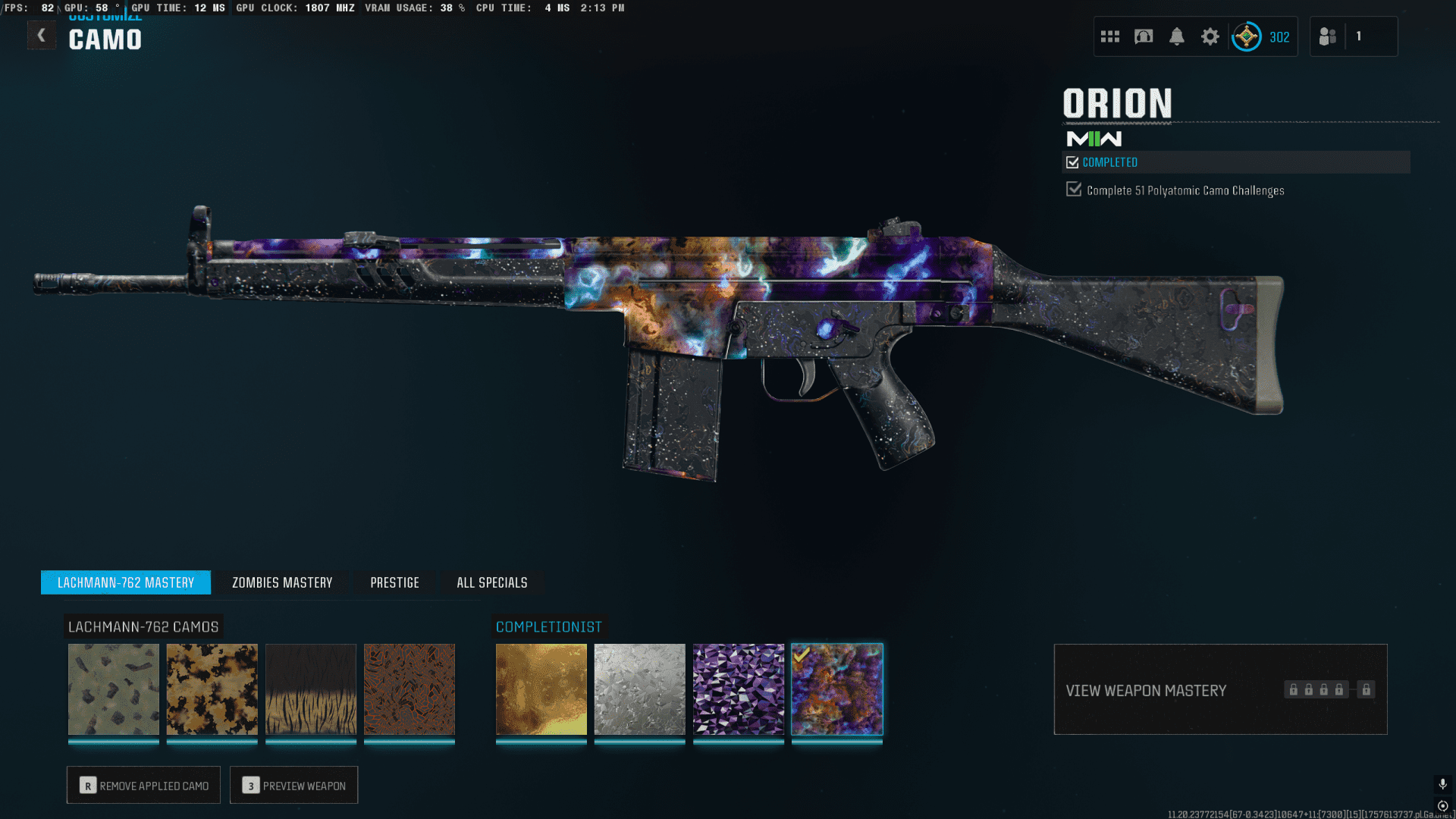
Task: Go back using the arrow beside Camo
Action: click(x=42, y=35)
